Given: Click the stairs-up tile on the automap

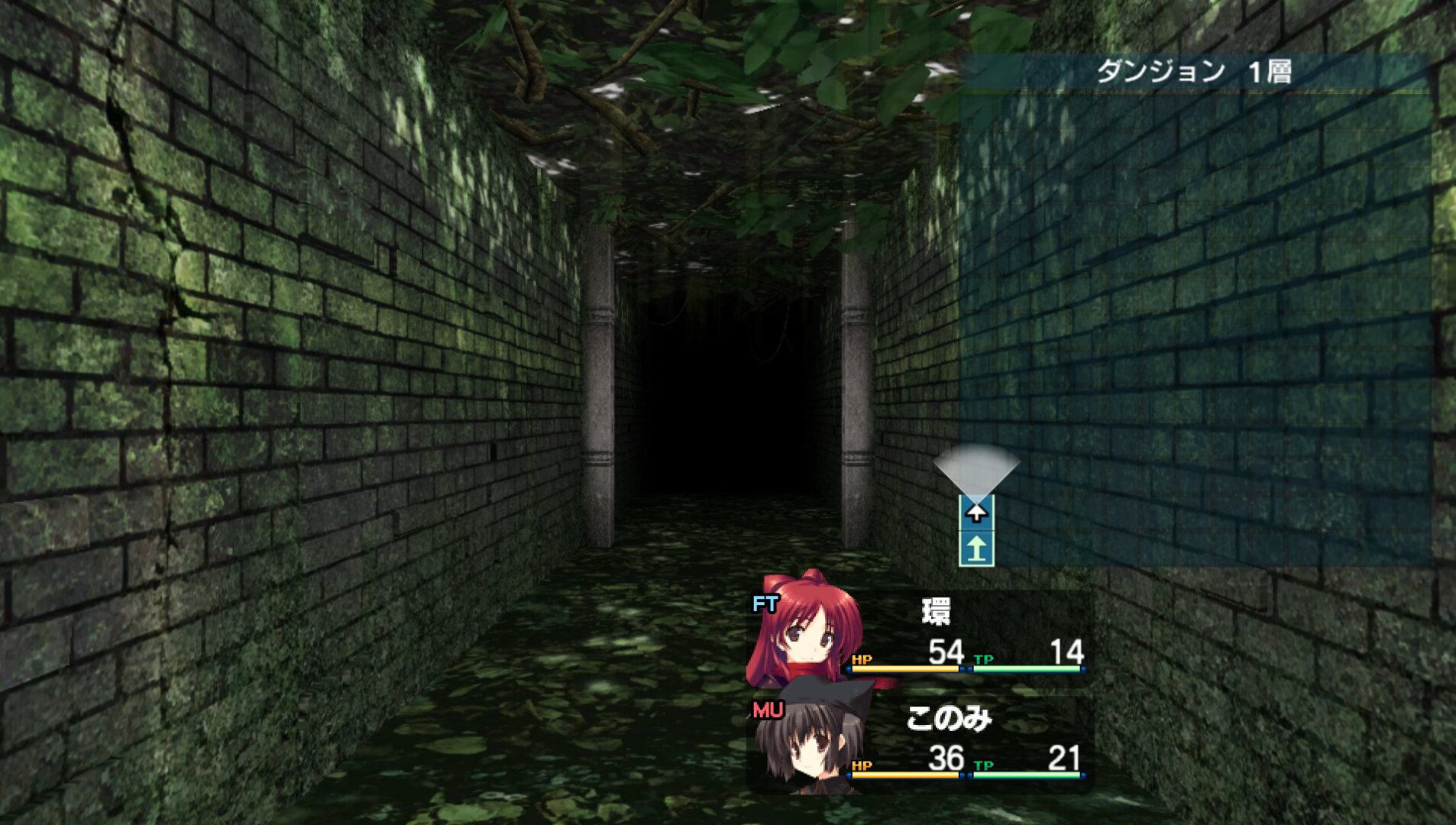Looking at the screenshot, I should pos(976,549).
